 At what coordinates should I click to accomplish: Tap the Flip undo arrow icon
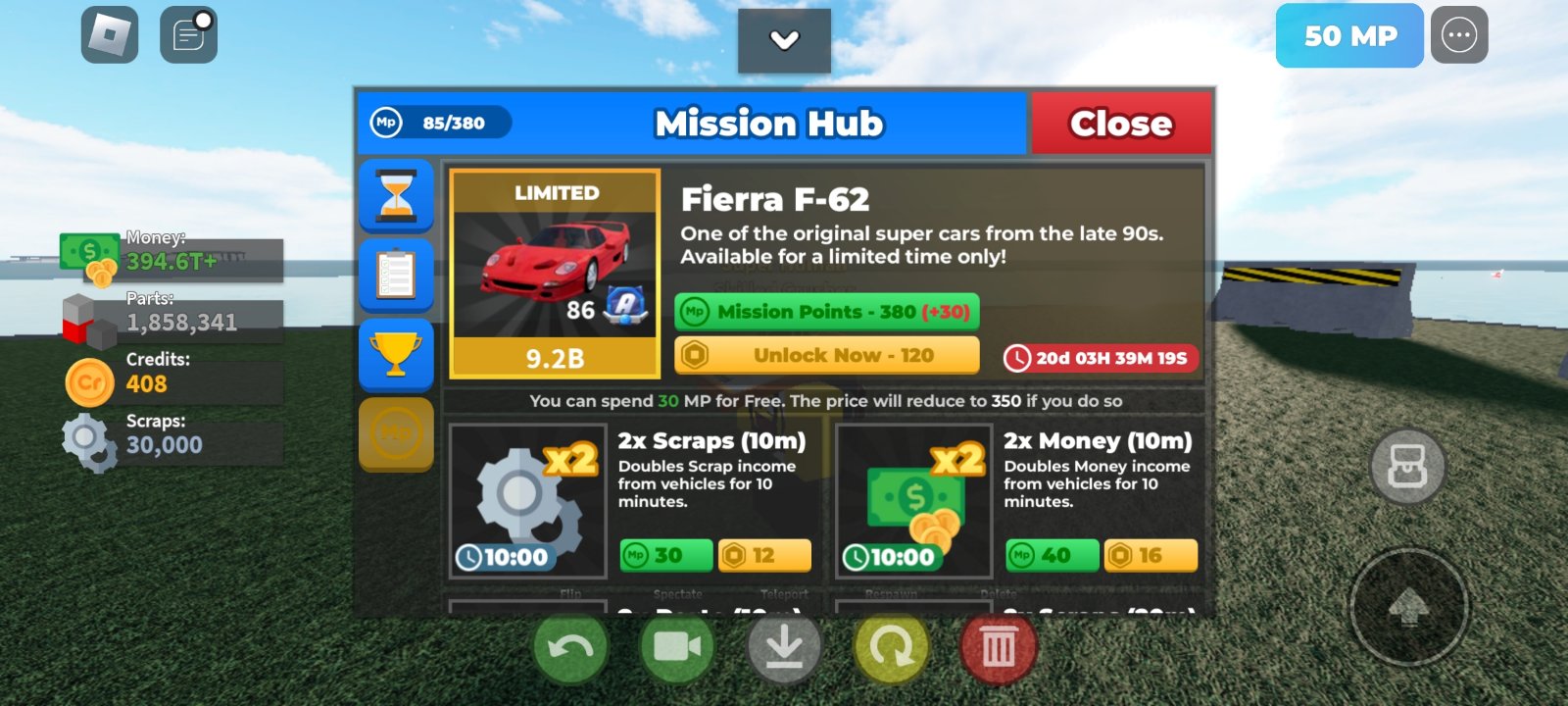pyautogui.click(x=571, y=646)
